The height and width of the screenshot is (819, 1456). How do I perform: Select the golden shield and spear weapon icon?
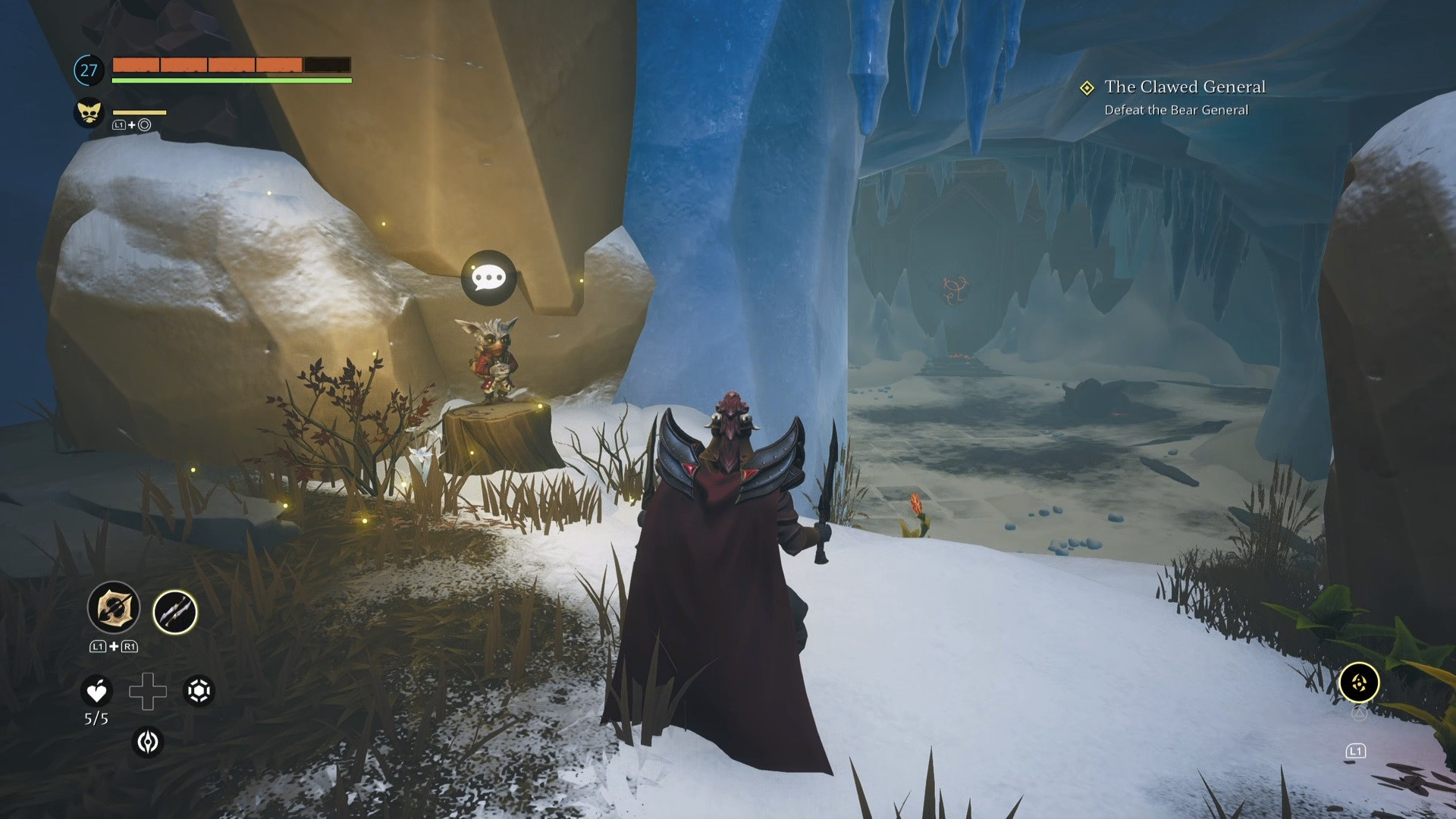pyautogui.click(x=114, y=607)
